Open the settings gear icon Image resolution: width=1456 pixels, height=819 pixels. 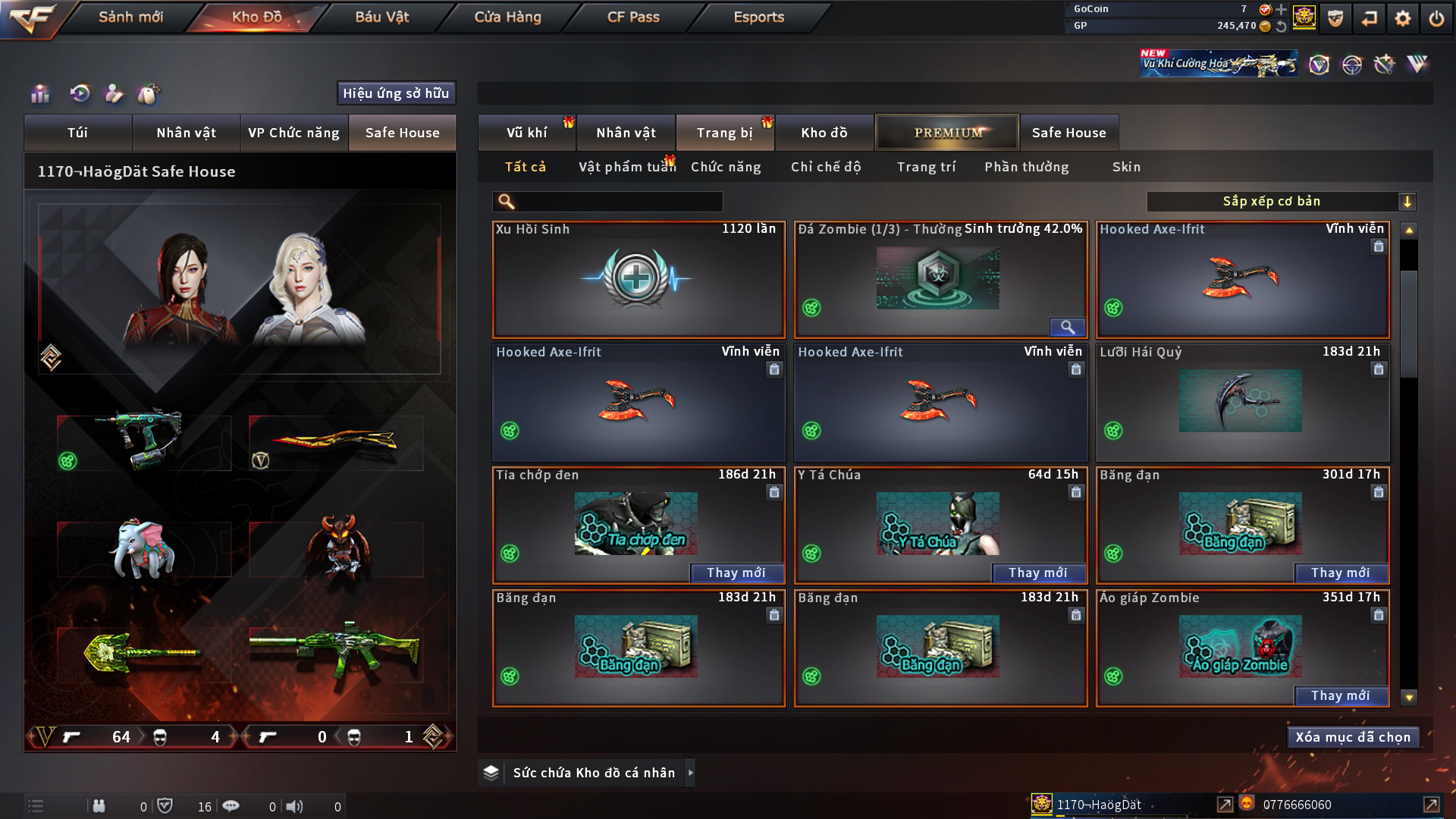tap(1402, 18)
